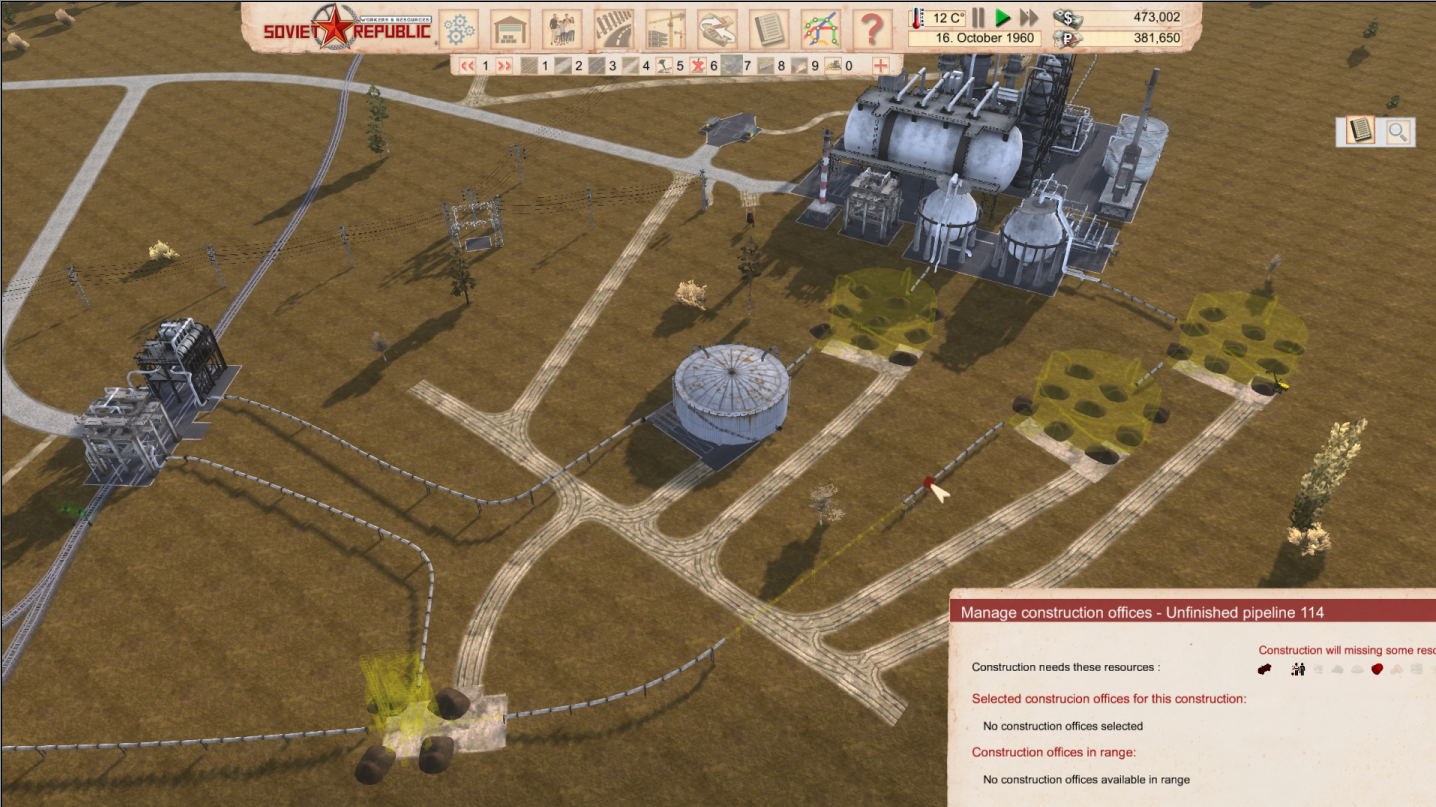This screenshot has height=807, width=1436.
Task: Switch to fast forward speed
Action: (x=1028, y=18)
